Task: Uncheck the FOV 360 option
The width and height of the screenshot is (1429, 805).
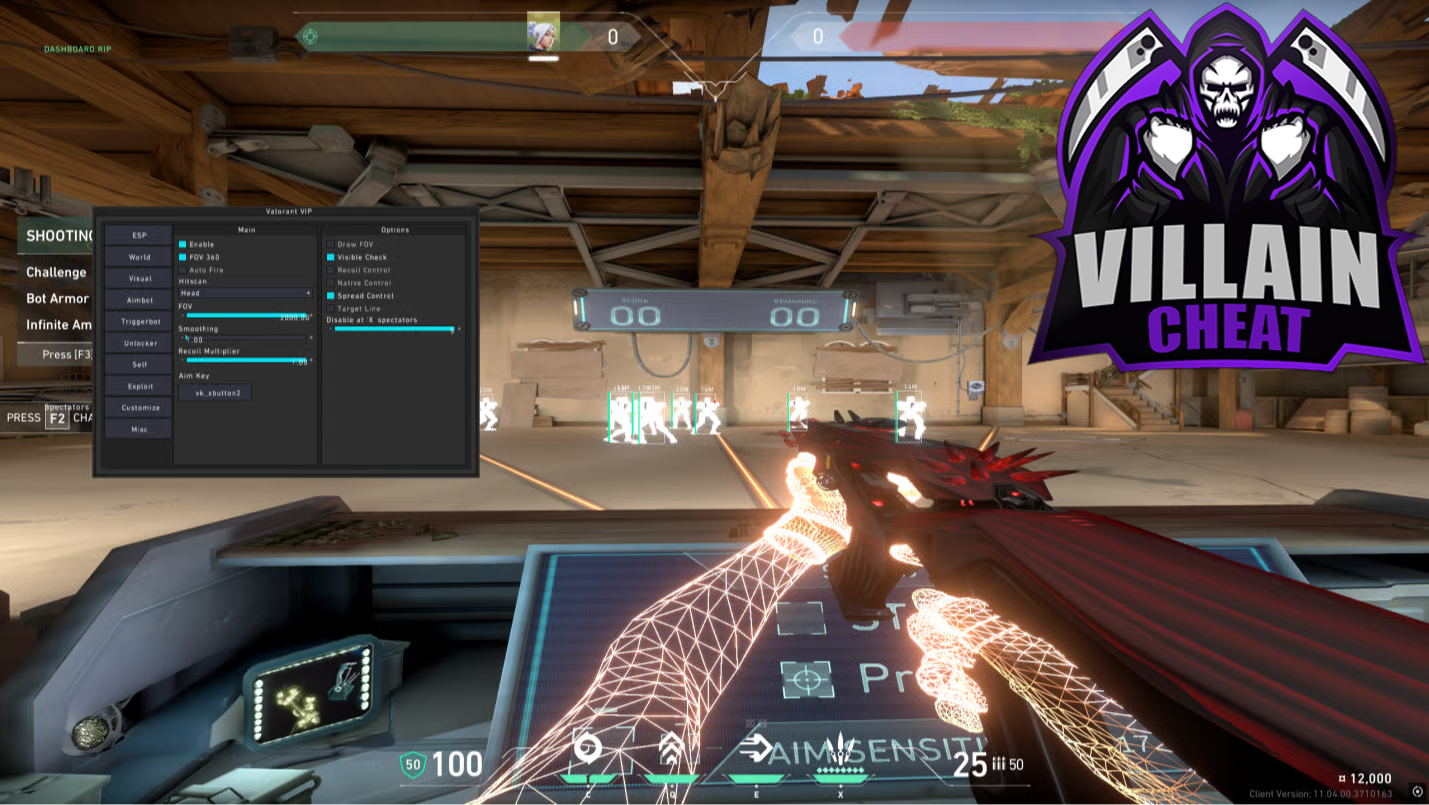Action: click(183, 257)
